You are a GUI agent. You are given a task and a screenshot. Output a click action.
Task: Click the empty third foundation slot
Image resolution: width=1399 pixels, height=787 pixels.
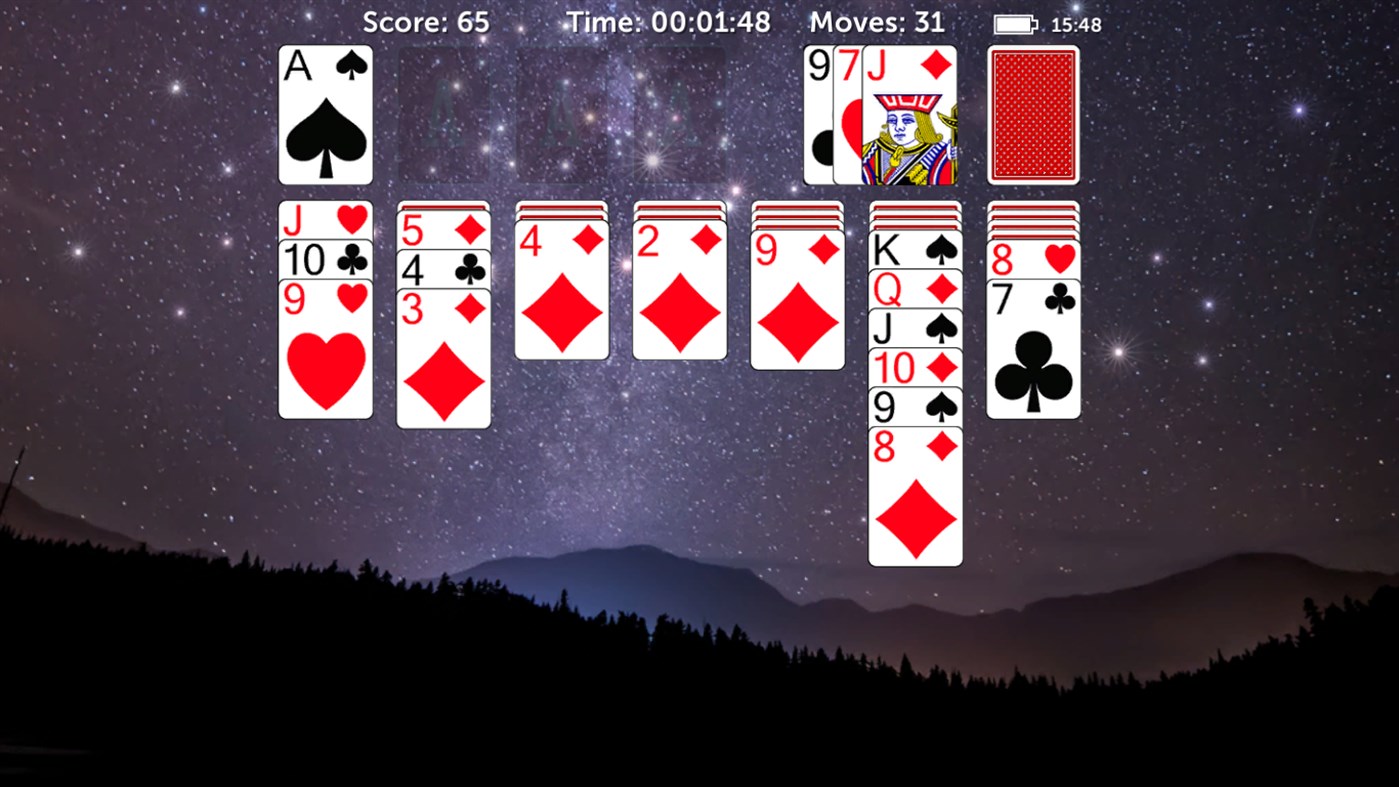pos(561,115)
